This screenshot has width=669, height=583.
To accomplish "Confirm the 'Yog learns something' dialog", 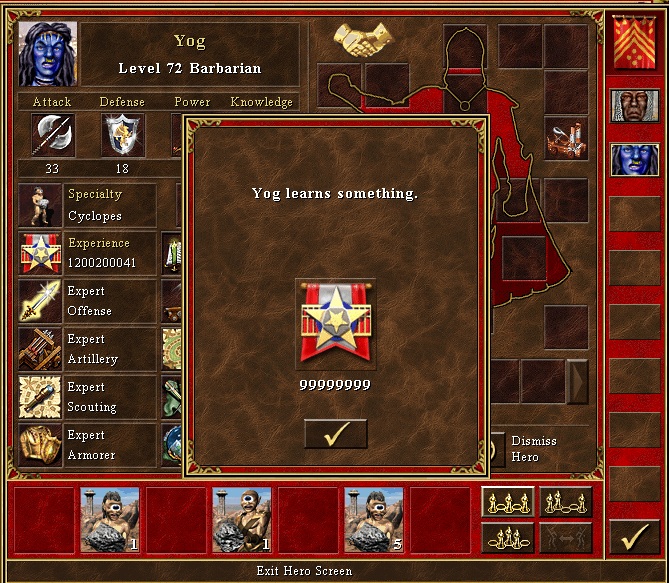I will tap(335, 434).
